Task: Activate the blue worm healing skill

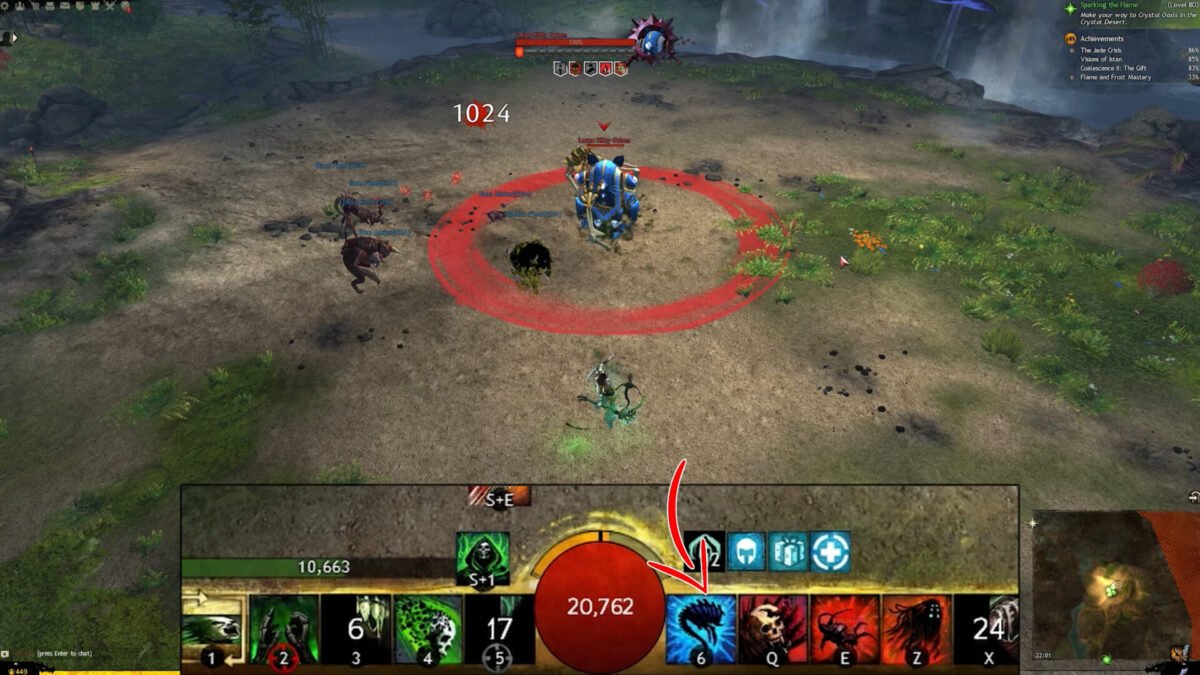Action: (700, 628)
